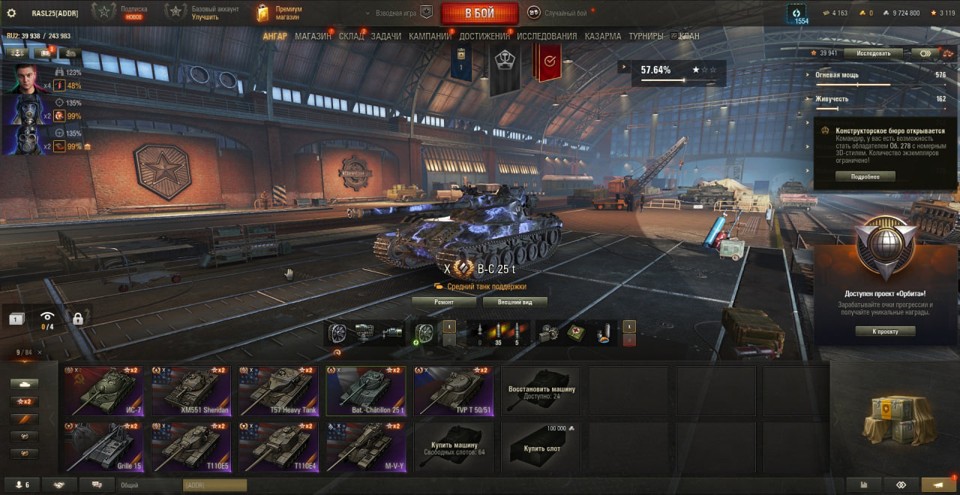This screenshot has width=960, height=495.
Task: Show the ДОСТИЖЕНИЯ tab
Action: [x=485, y=36]
